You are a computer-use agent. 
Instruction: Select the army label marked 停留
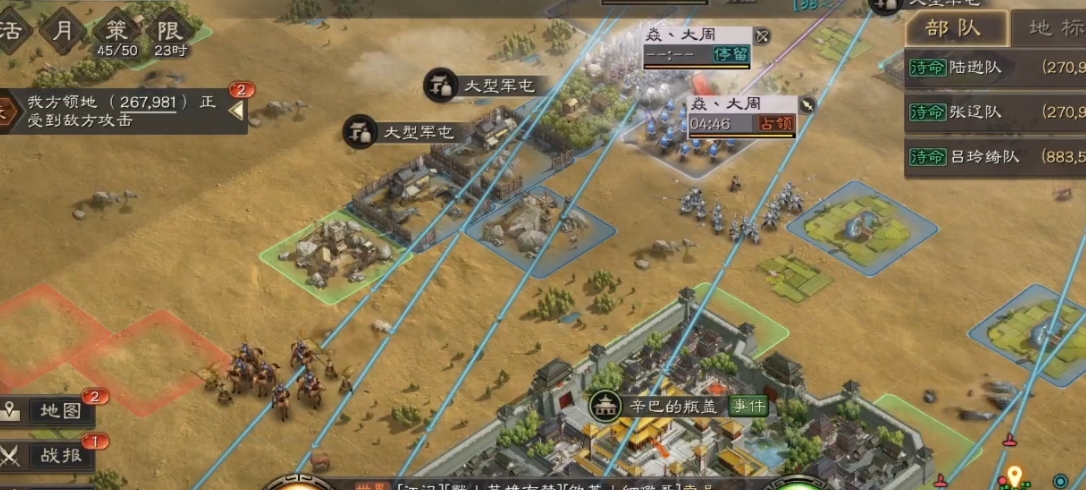(696, 45)
